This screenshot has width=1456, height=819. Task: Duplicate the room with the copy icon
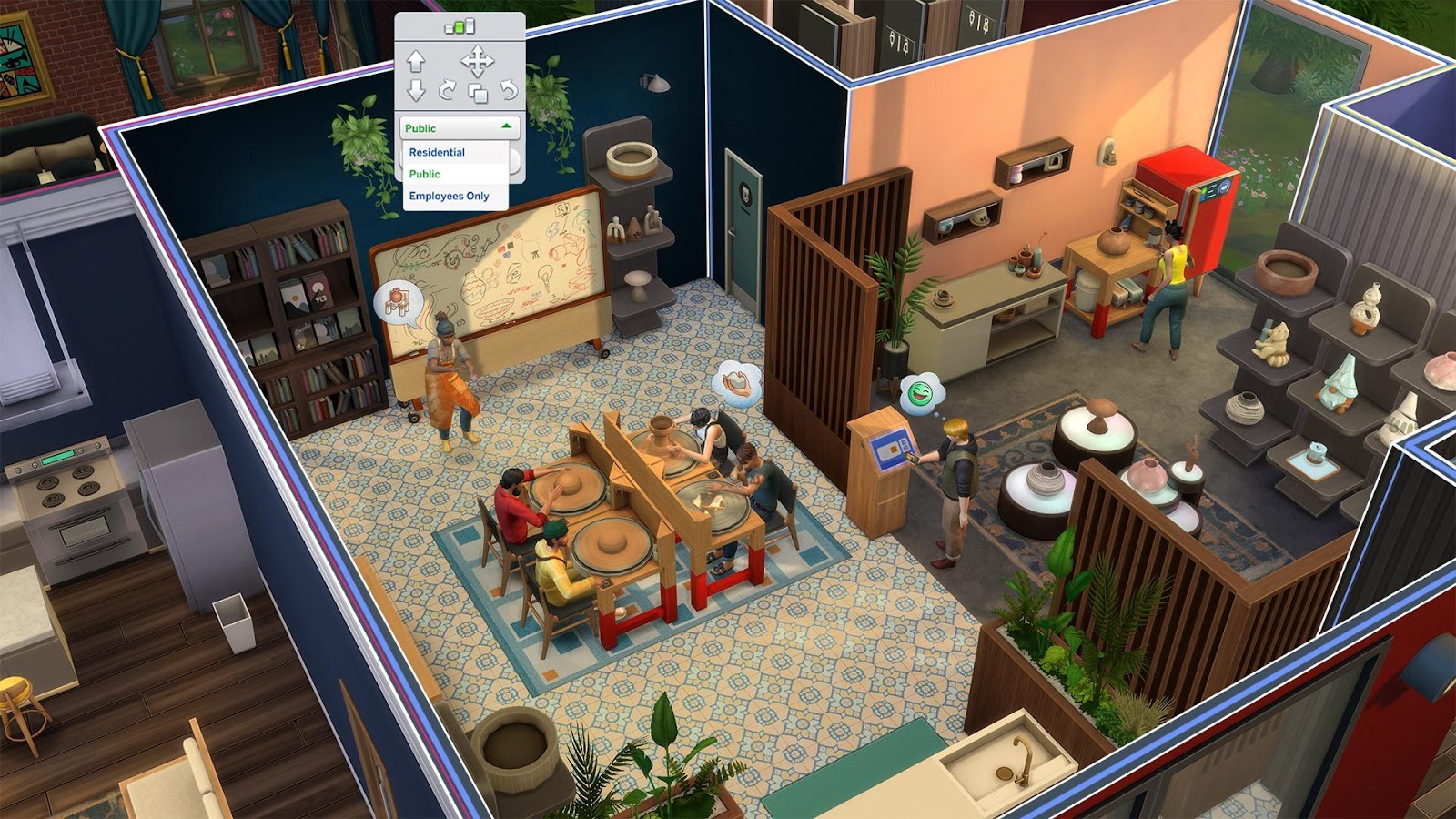pos(477,92)
